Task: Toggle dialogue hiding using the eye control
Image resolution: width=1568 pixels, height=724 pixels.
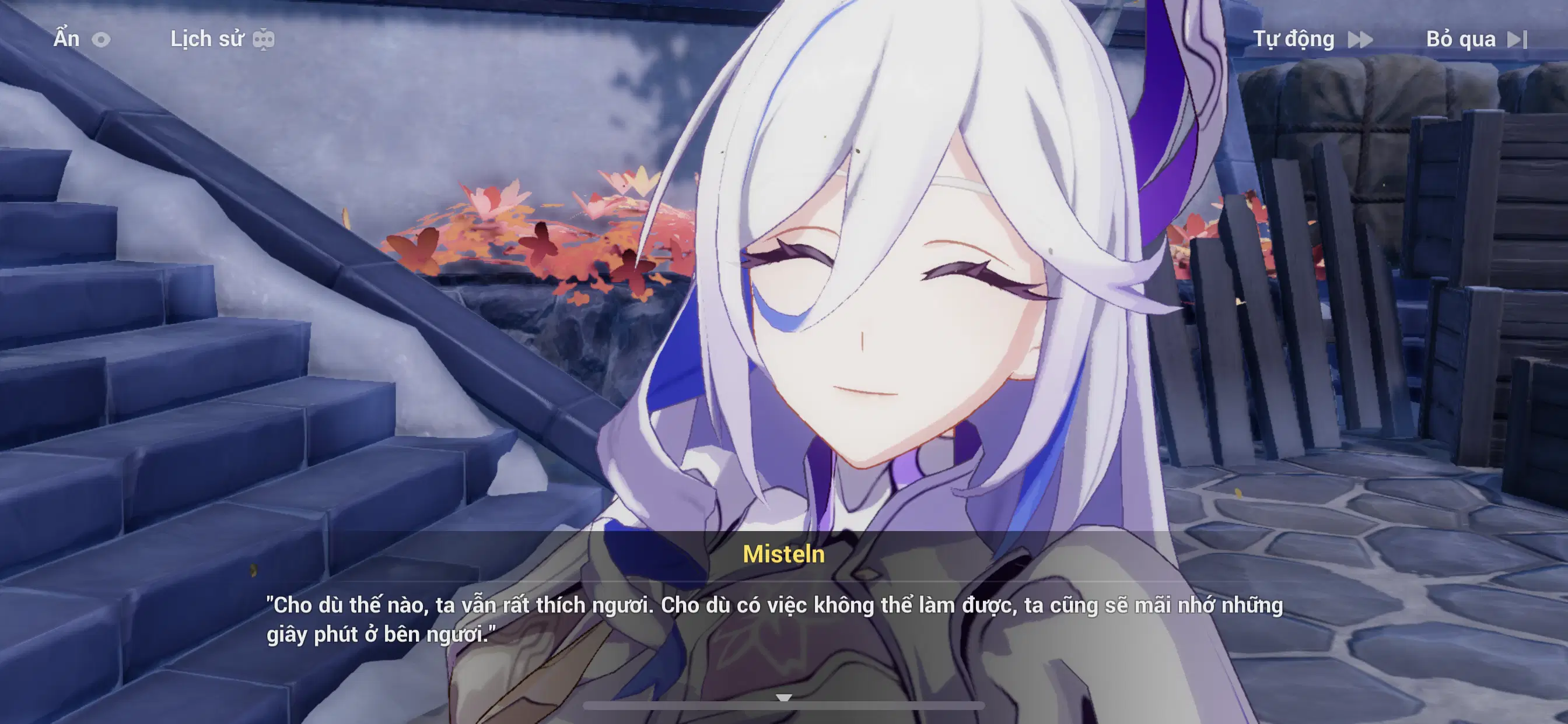Action: click(x=101, y=39)
